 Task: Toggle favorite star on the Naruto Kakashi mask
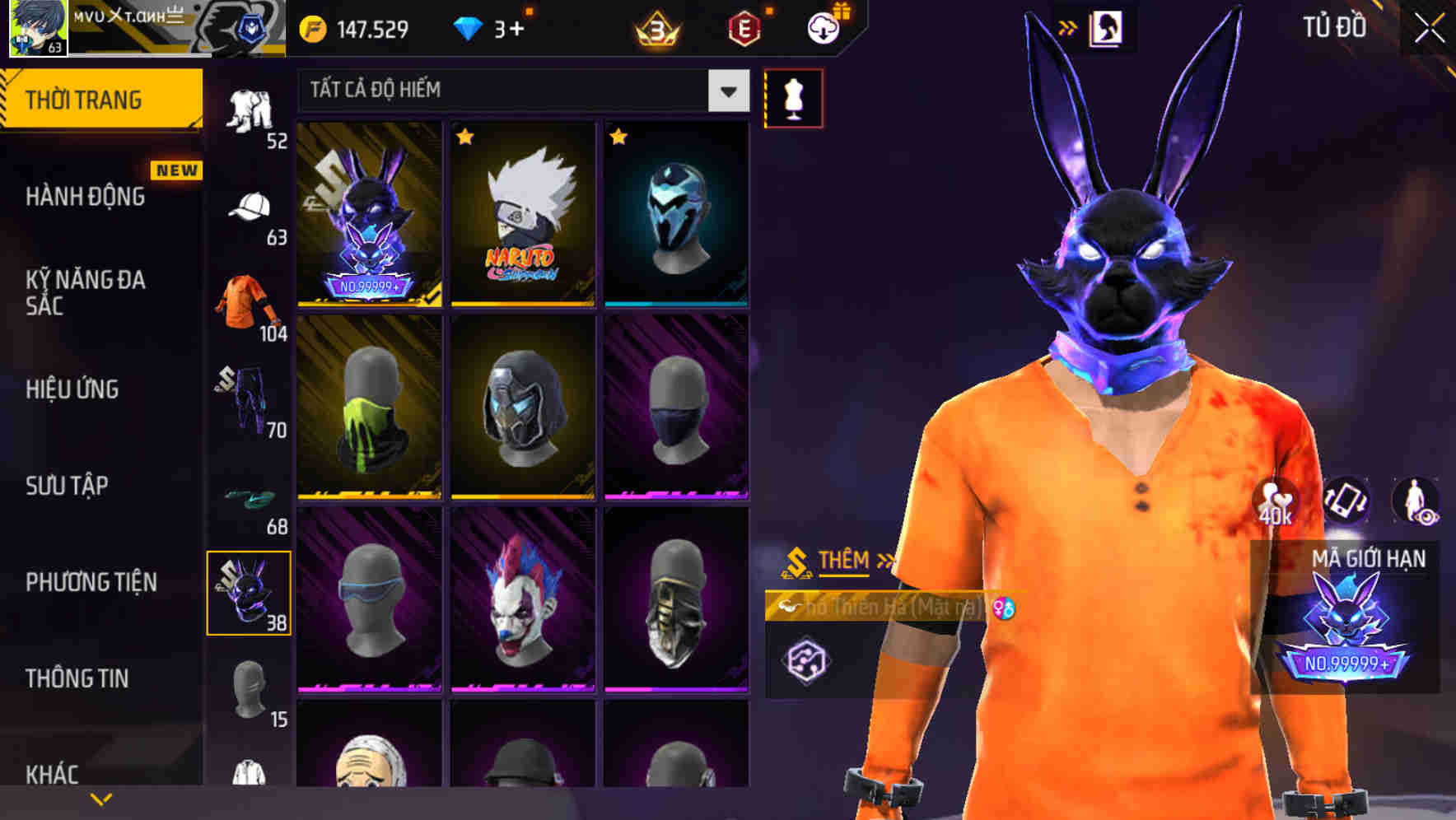coord(464,137)
